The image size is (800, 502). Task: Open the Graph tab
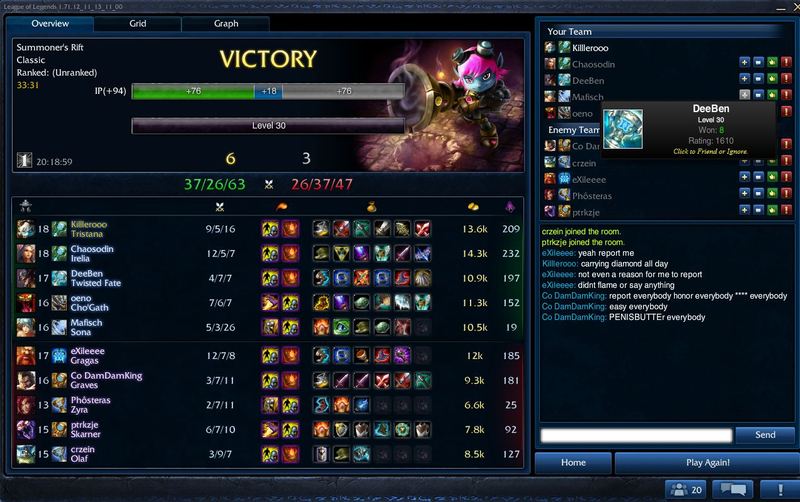tap(225, 22)
